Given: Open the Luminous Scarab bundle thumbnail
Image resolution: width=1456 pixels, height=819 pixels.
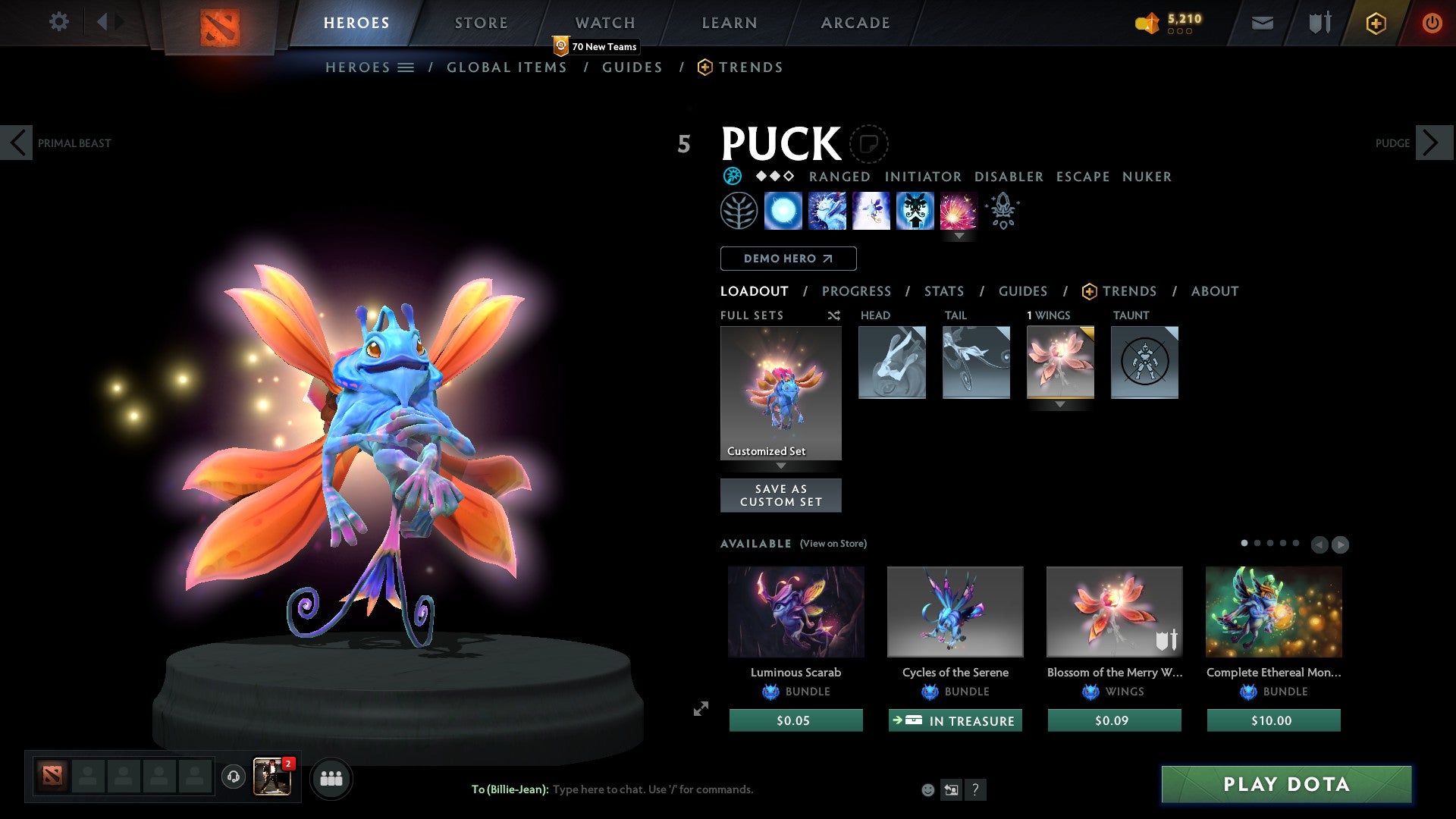Looking at the screenshot, I should tap(795, 611).
